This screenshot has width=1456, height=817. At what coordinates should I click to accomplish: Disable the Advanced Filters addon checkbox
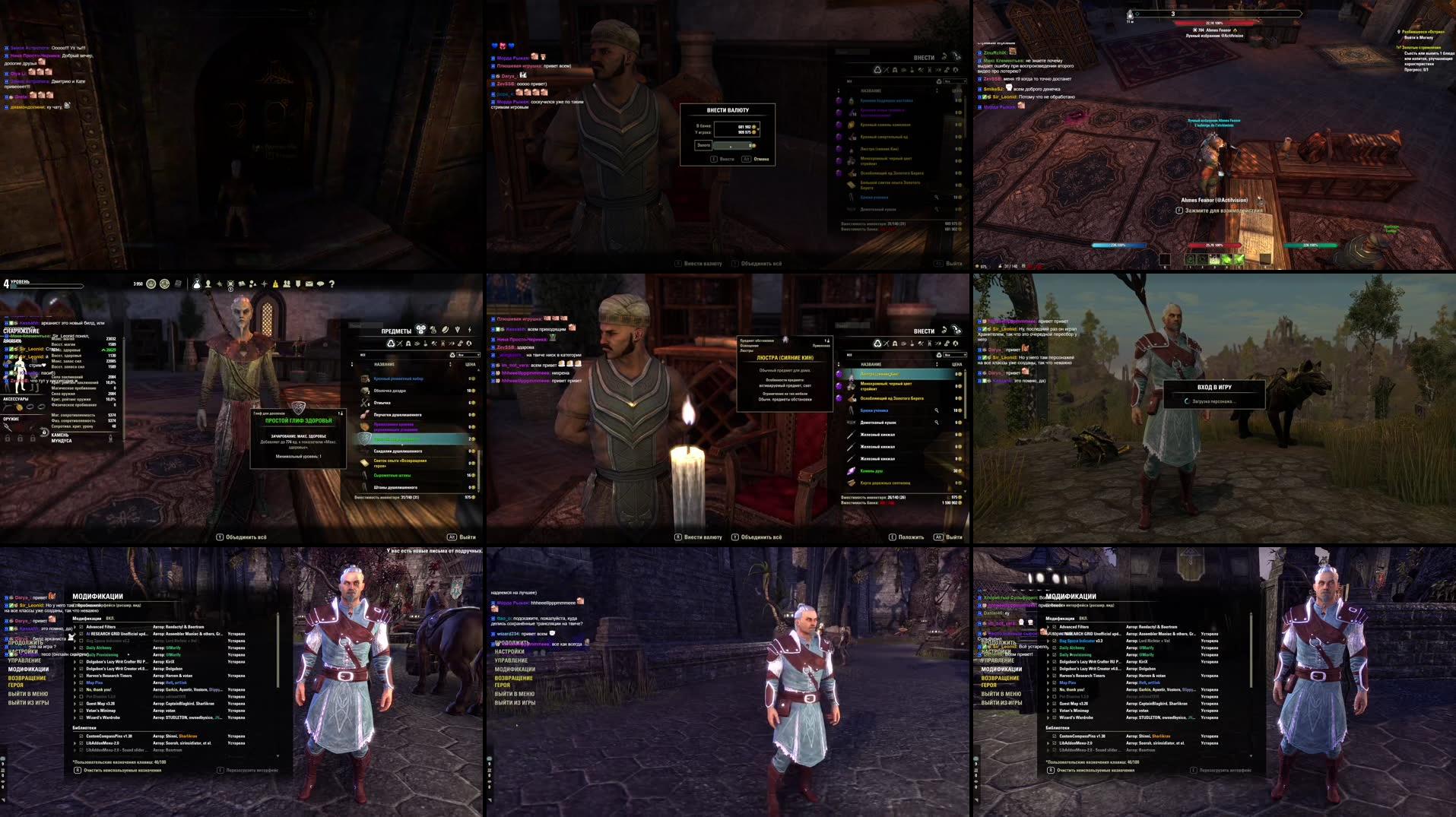(x=81, y=626)
